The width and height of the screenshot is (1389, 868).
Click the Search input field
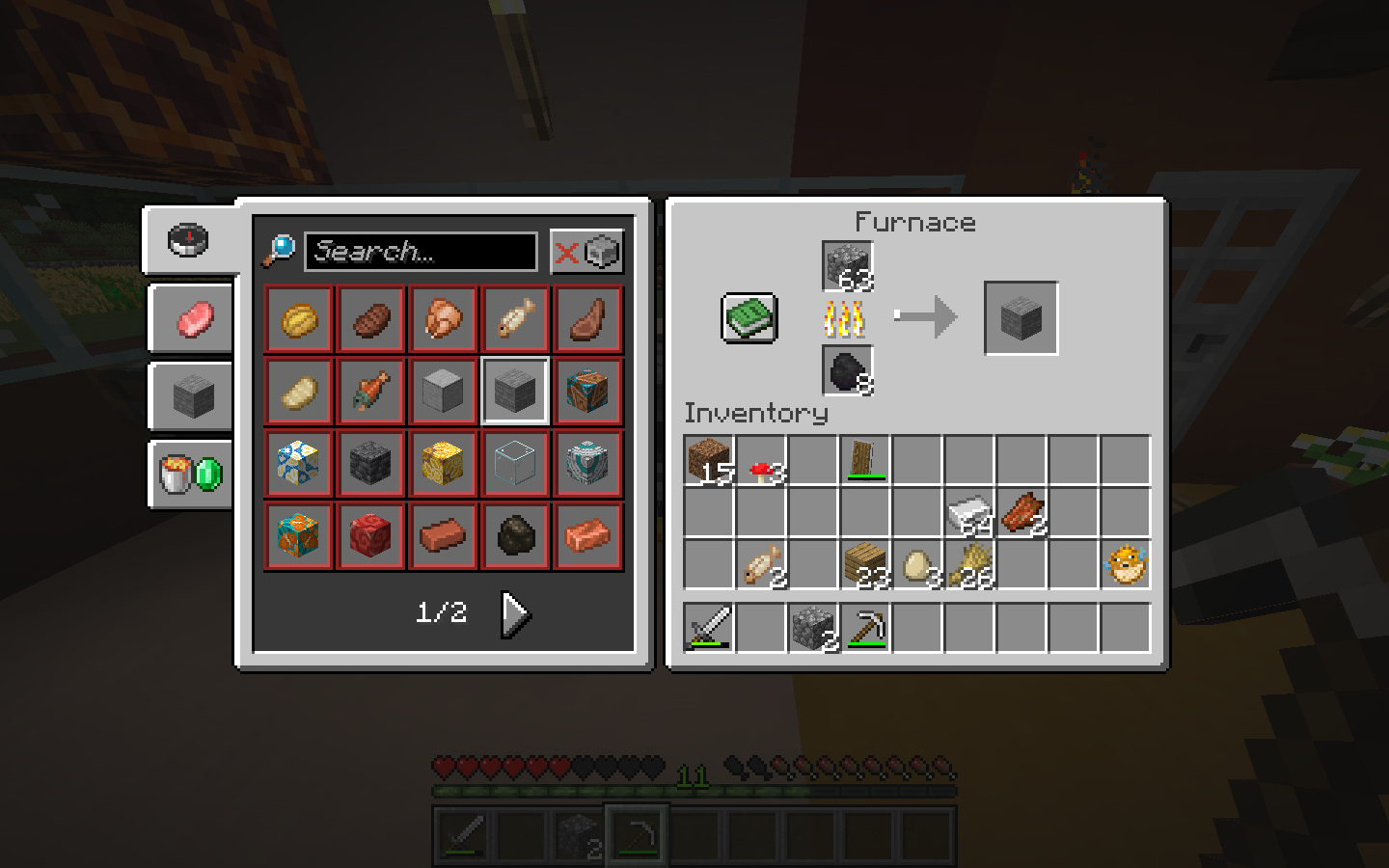point(420,252)
